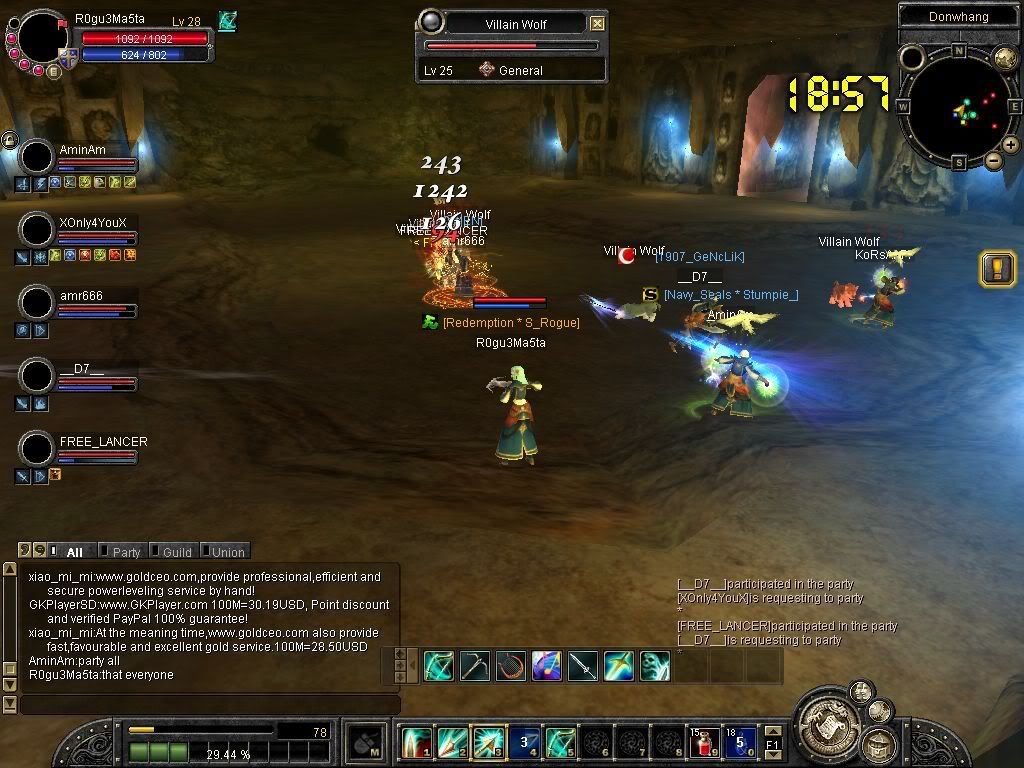The image size is (1024, 768).
Task: Toggle the mouse mode M button
Action: 365,743
